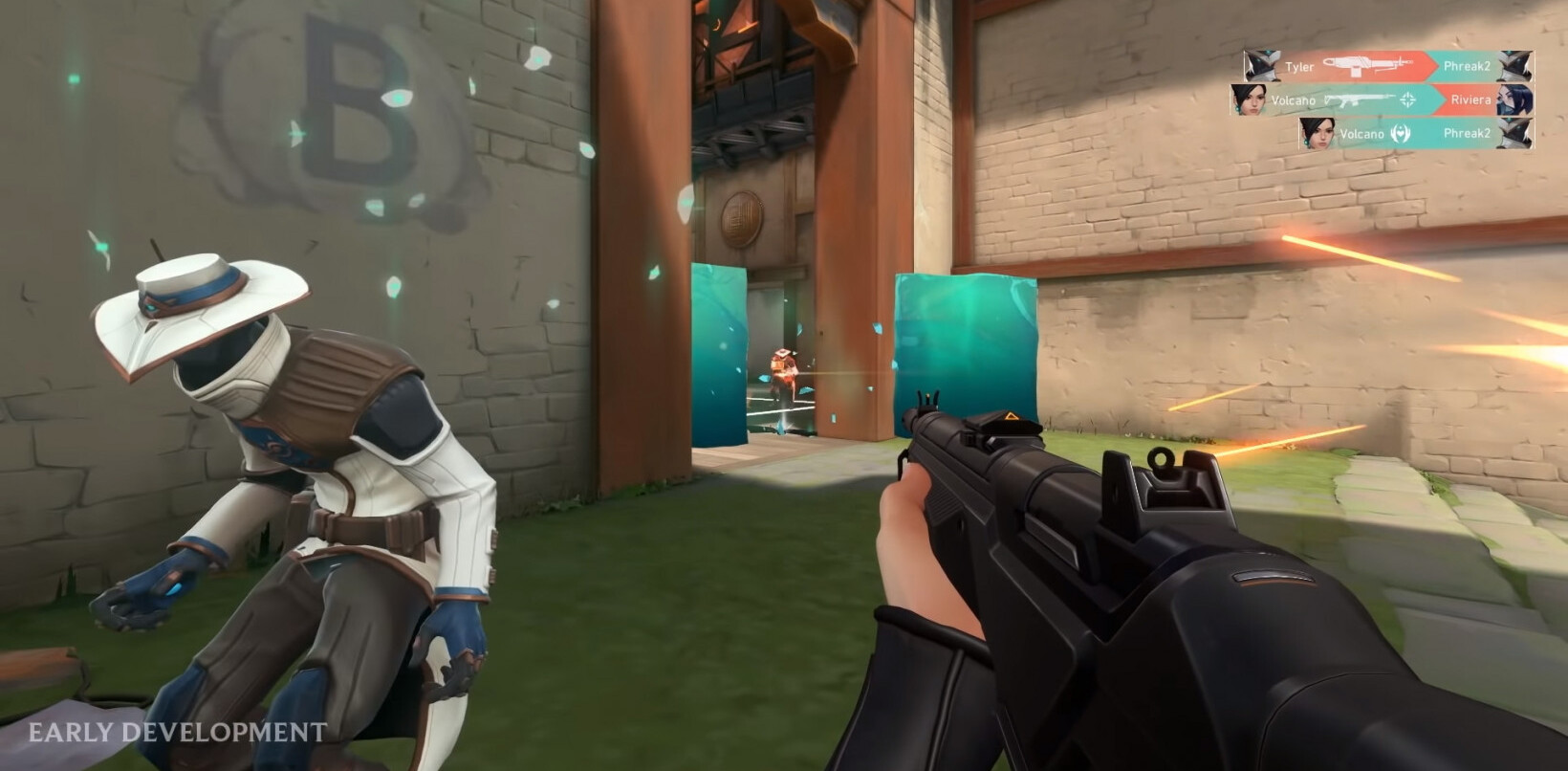Viewport: 1568px width, 771px height.
Task: Click the left teal Sage wall segment
Action: coord(722,354)
